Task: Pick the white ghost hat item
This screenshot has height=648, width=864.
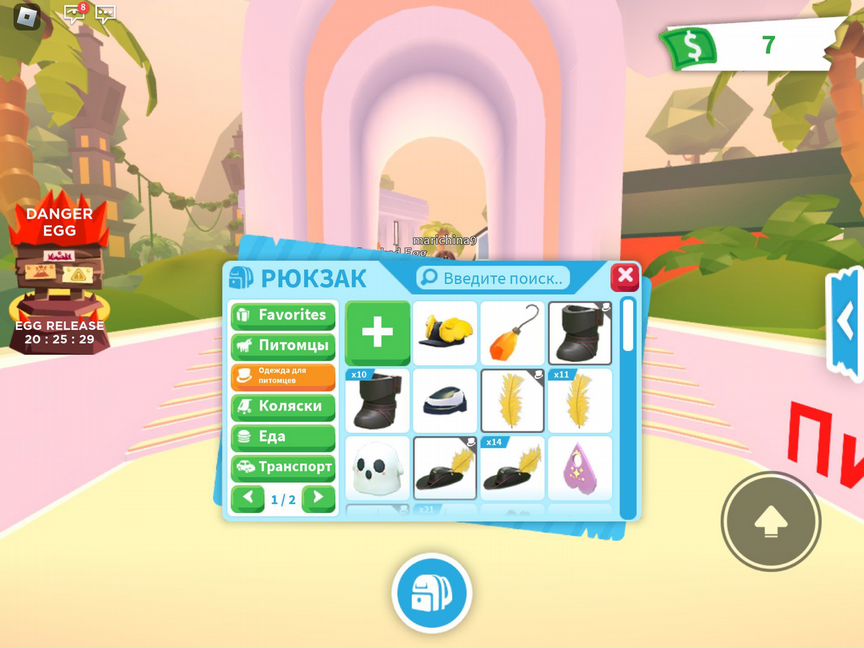Action: 377,468
